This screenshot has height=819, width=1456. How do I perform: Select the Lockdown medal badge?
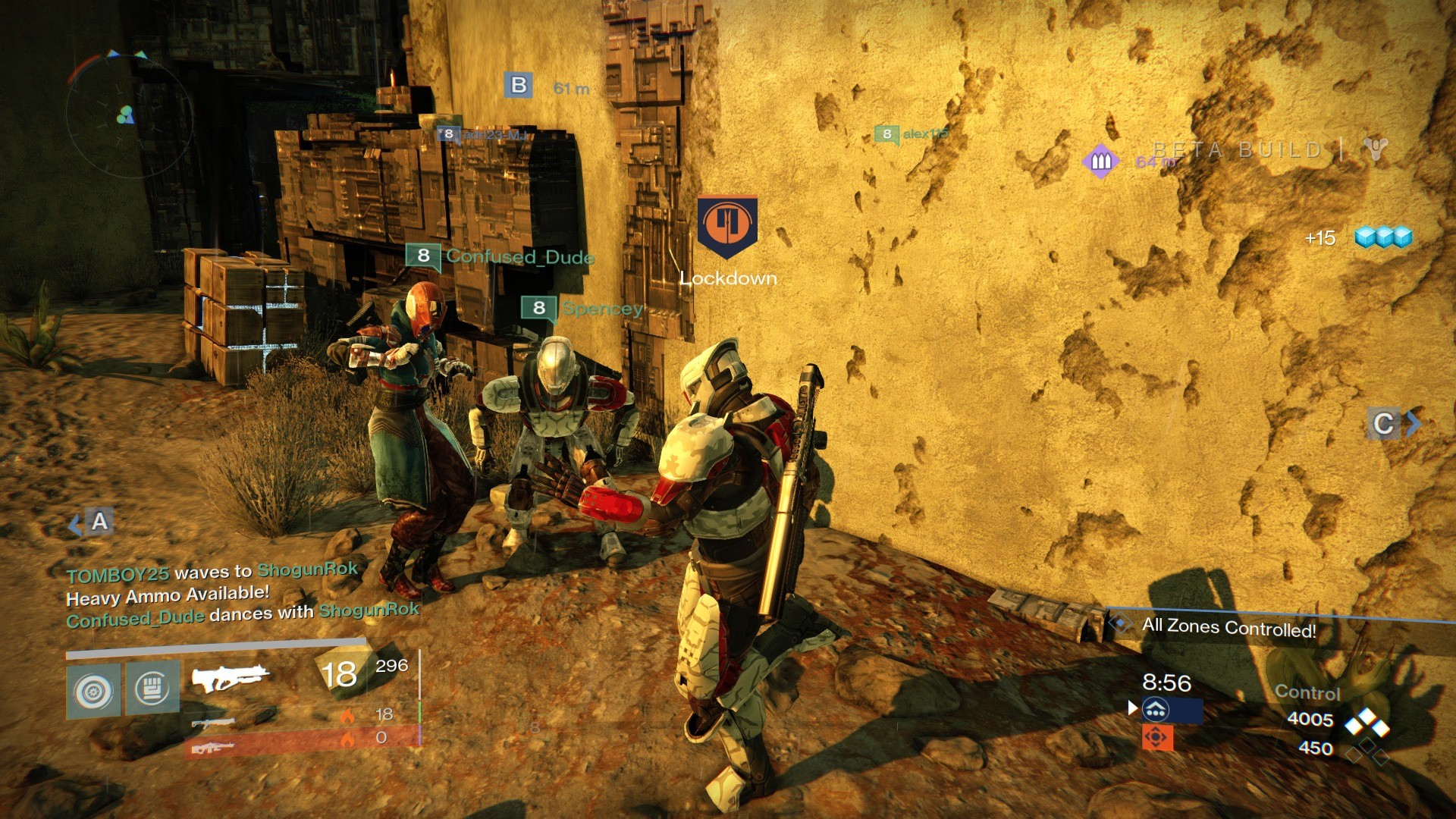click(x=727, y=227)
